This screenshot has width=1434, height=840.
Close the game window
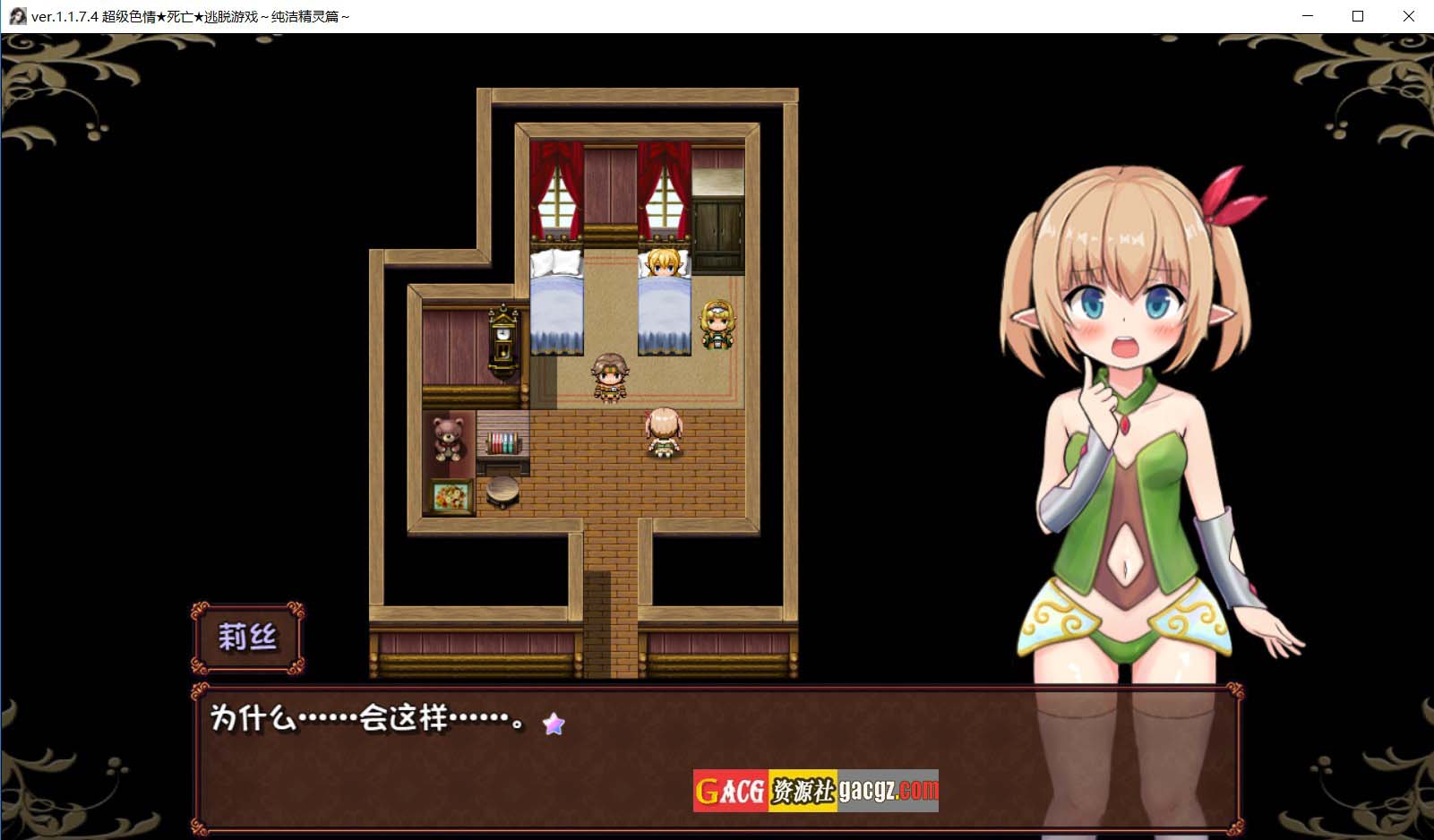(1408, 16)
